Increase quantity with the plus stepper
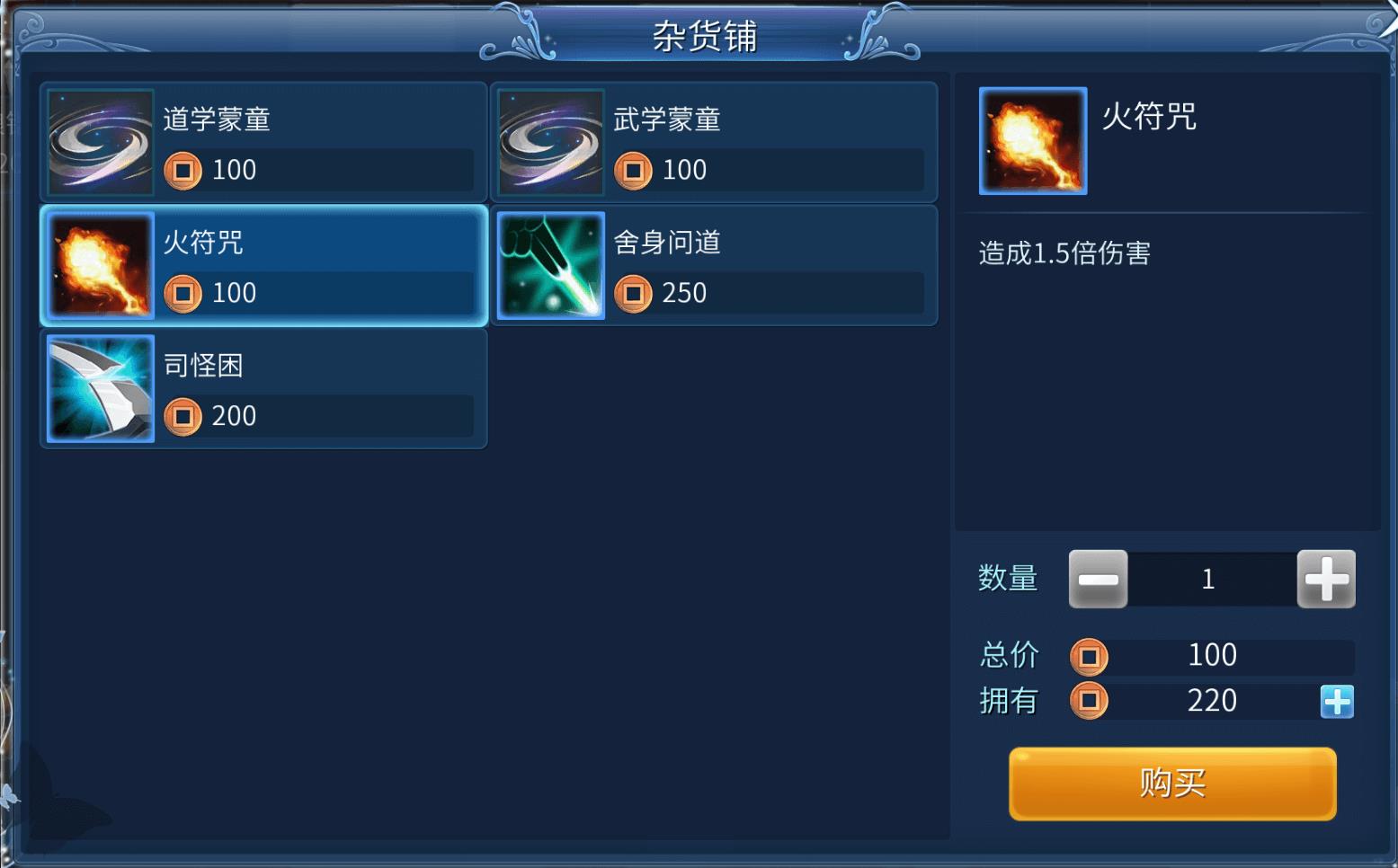1398x868 pixels. pos(1326,579)
